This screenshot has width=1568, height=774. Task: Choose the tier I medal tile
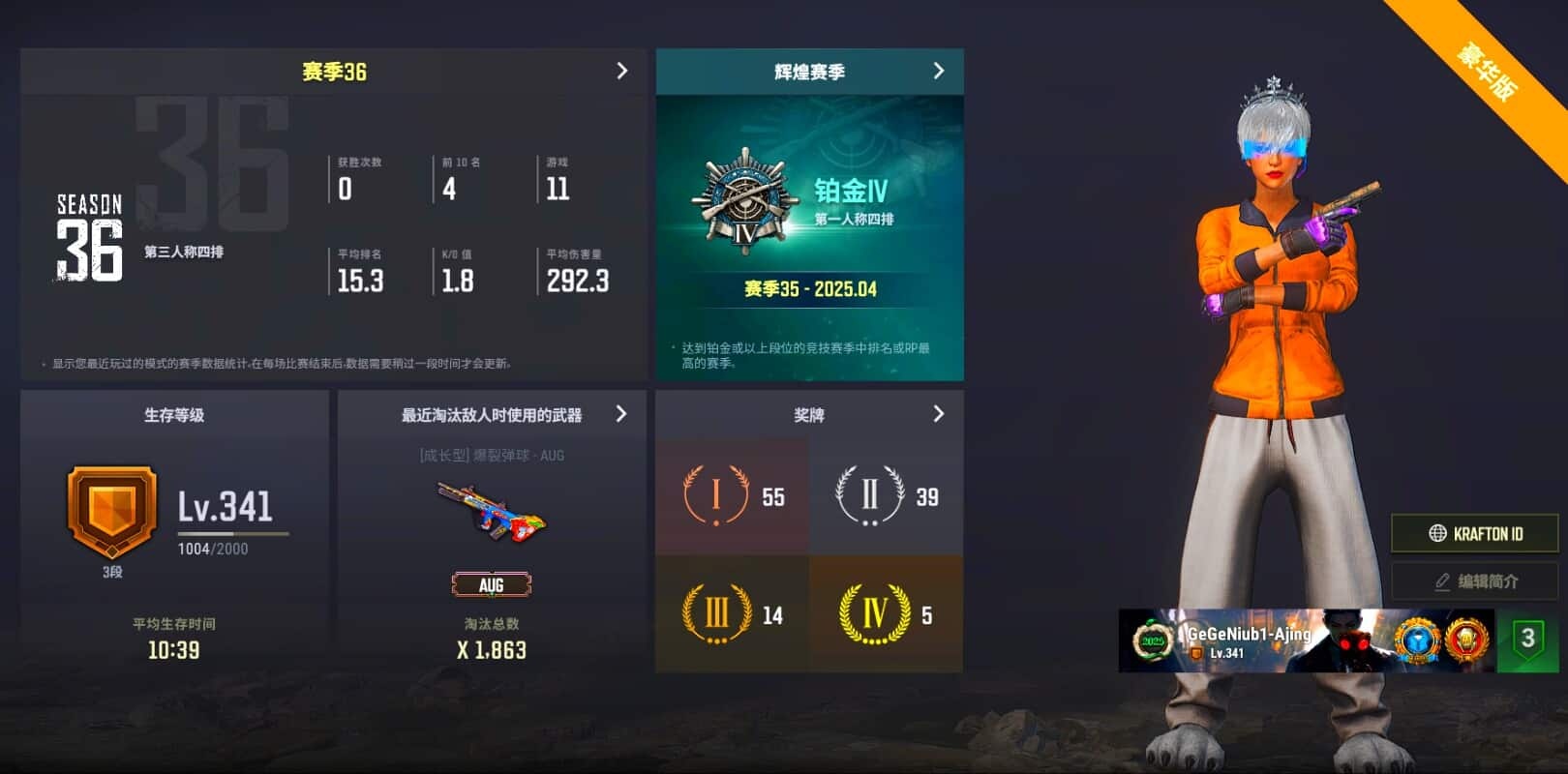point(732,496)
